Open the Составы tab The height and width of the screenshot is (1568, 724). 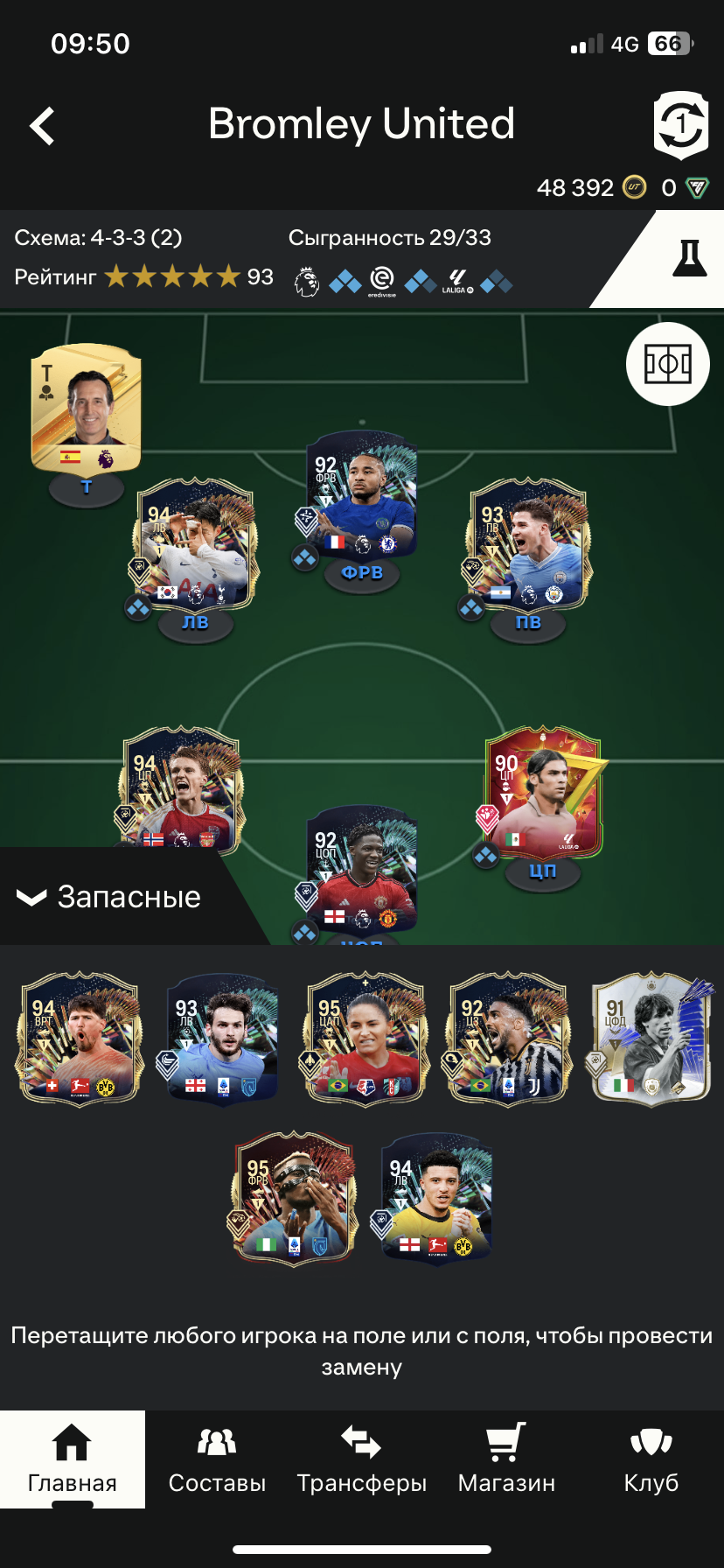click(x=217, y=1459)
